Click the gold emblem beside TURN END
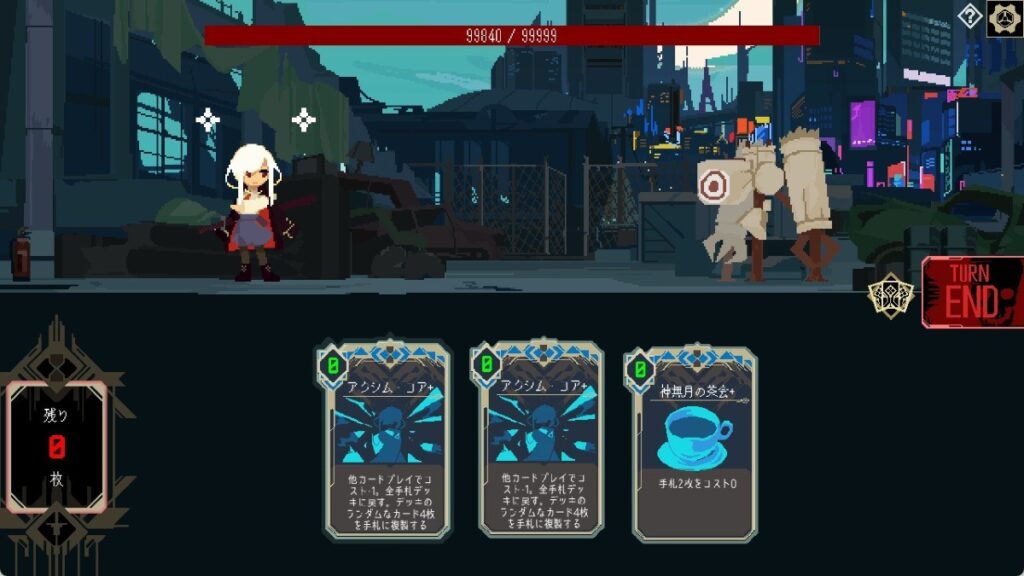 pos(890,296)
